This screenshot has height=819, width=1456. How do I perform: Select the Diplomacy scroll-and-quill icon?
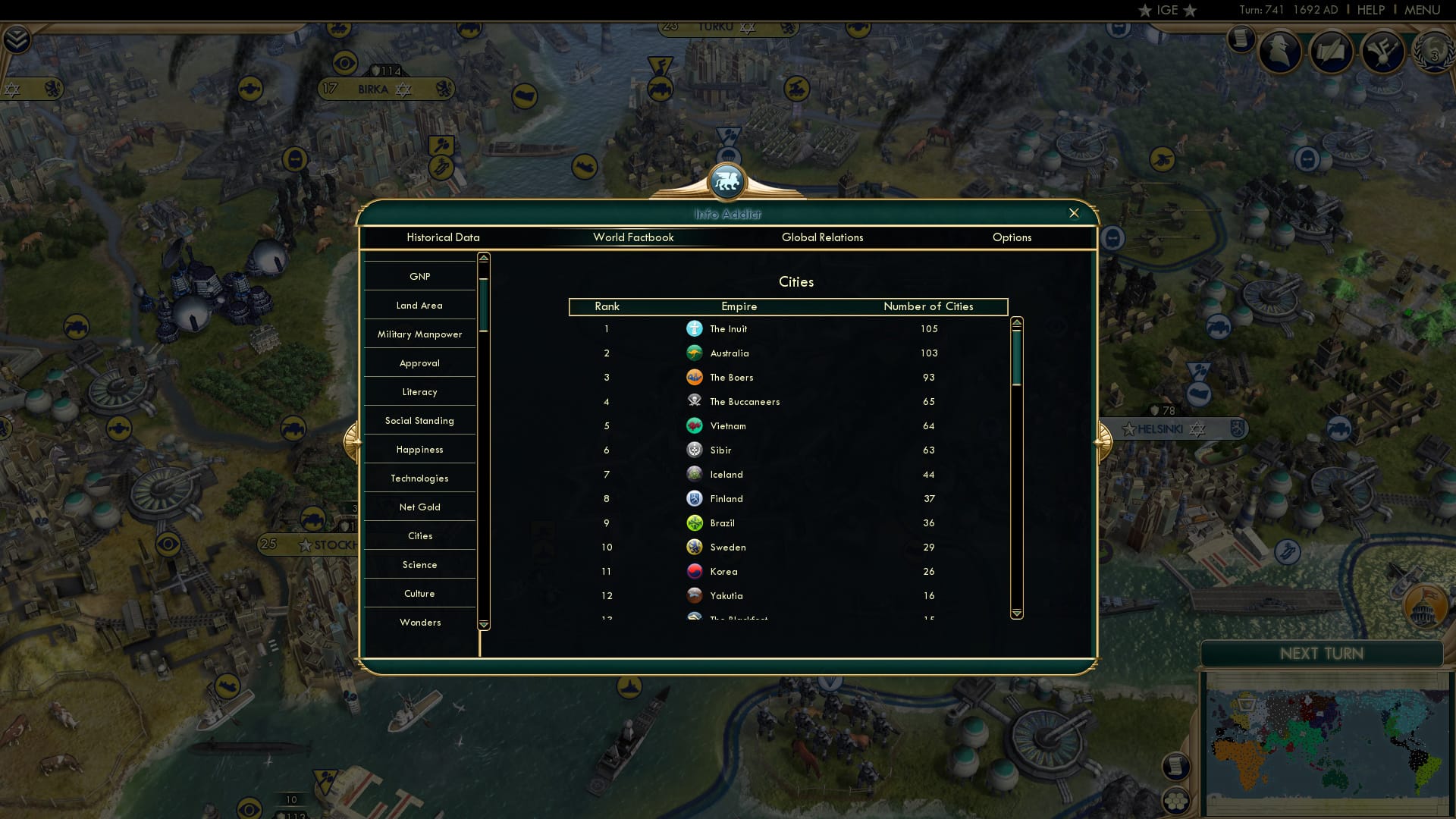point(1331,52)
